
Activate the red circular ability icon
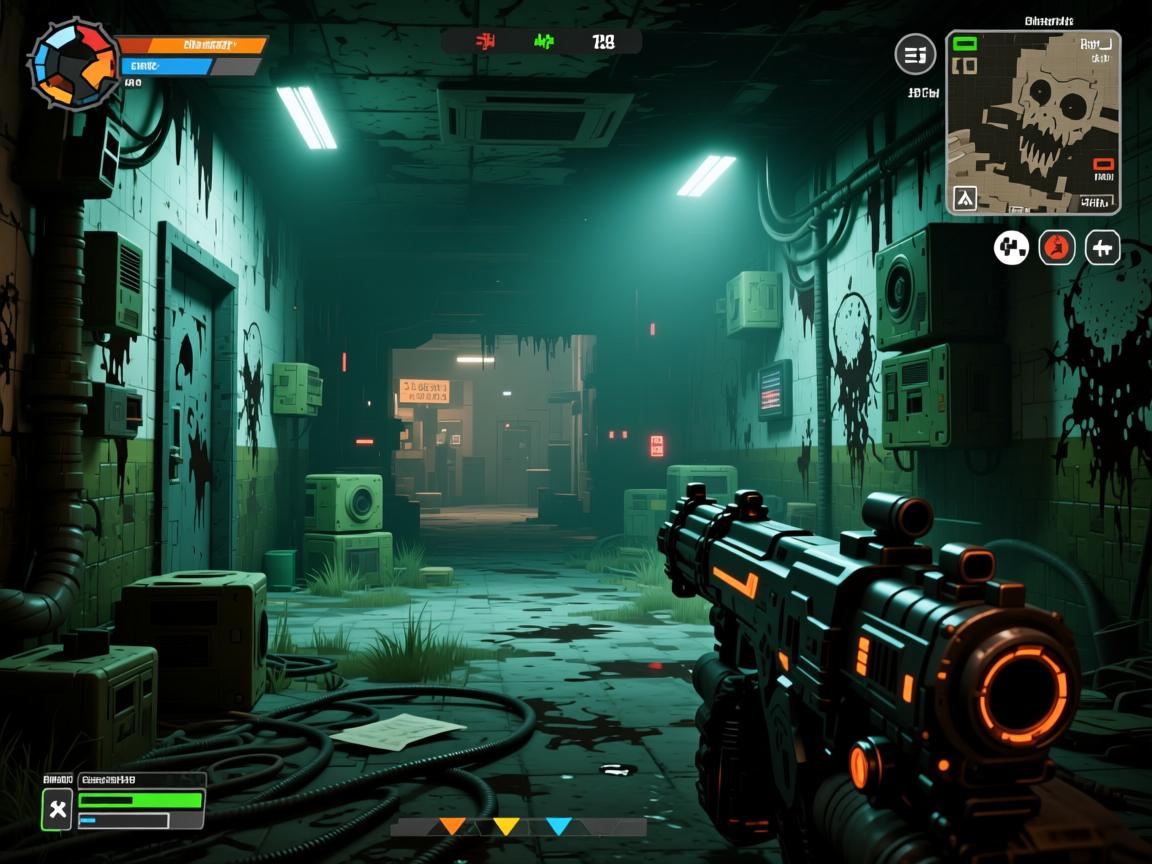click(x=1057, y=247)
